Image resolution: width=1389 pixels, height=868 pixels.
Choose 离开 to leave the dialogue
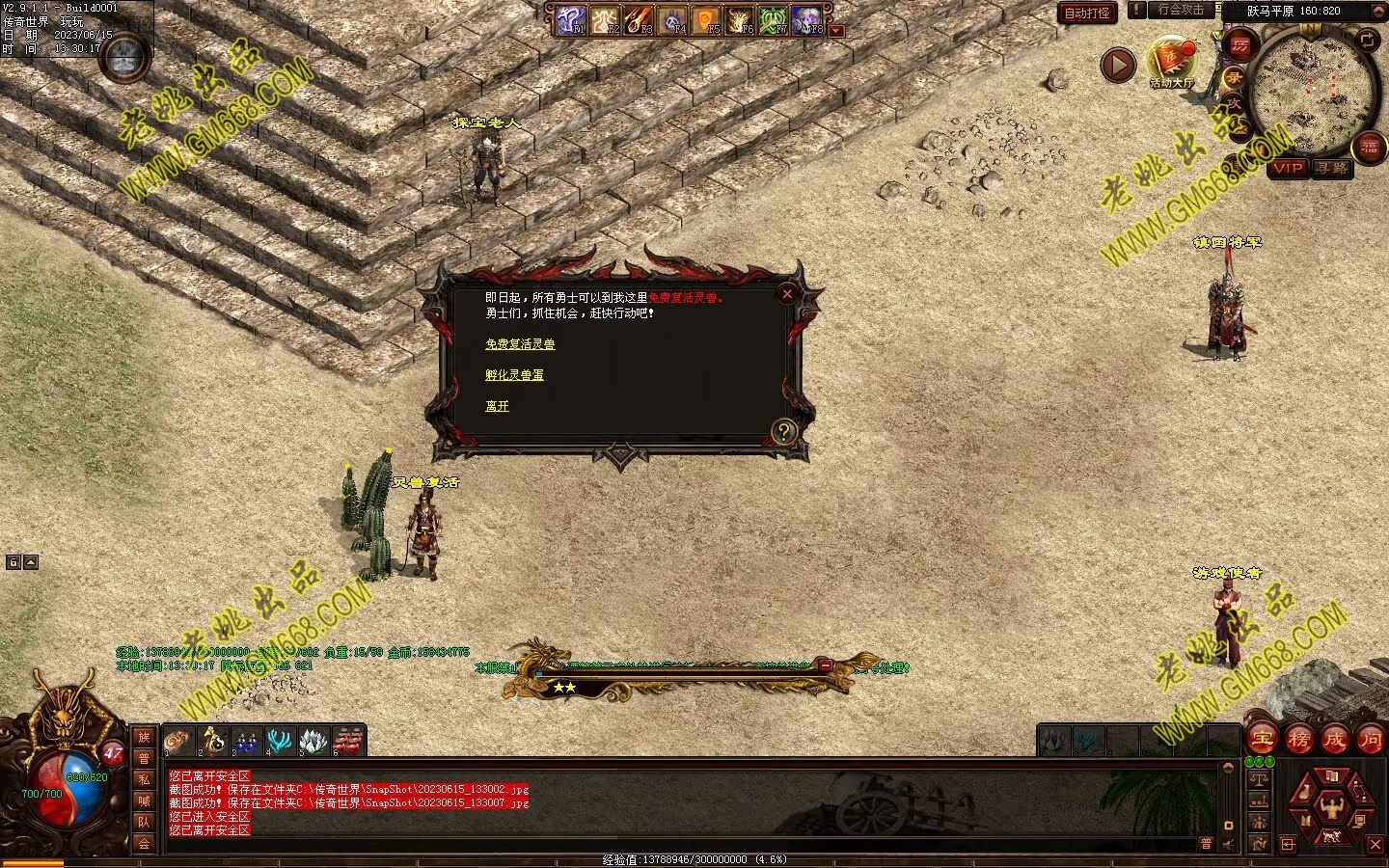click(x=497, y=406)
